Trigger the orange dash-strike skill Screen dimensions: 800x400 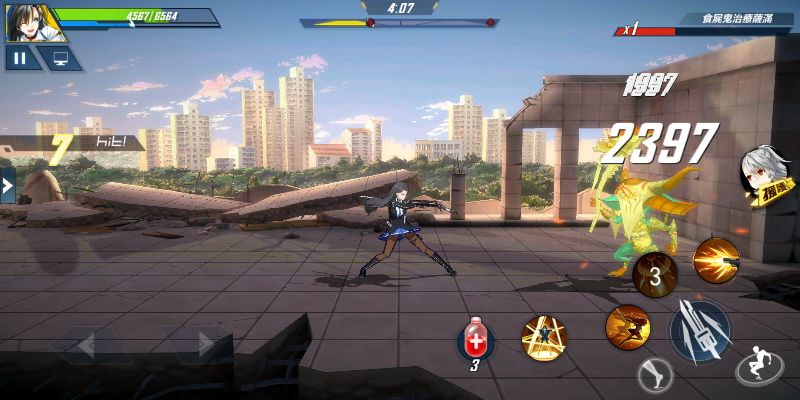[x=627, y=326]
